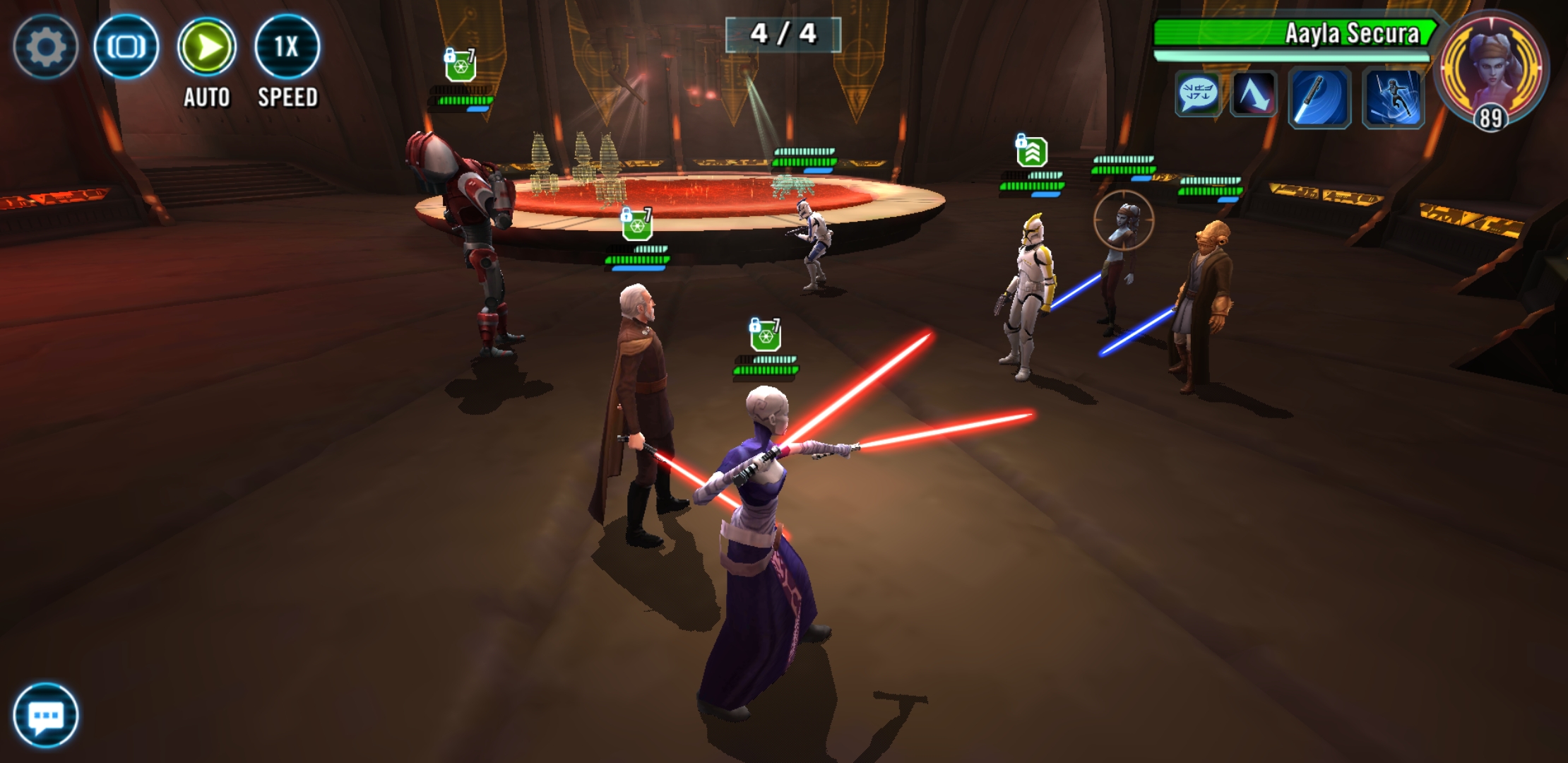The image size is (1568, 763).
Task: Inspect the blue arrow passive ability icon
Action: (1254, 95)
